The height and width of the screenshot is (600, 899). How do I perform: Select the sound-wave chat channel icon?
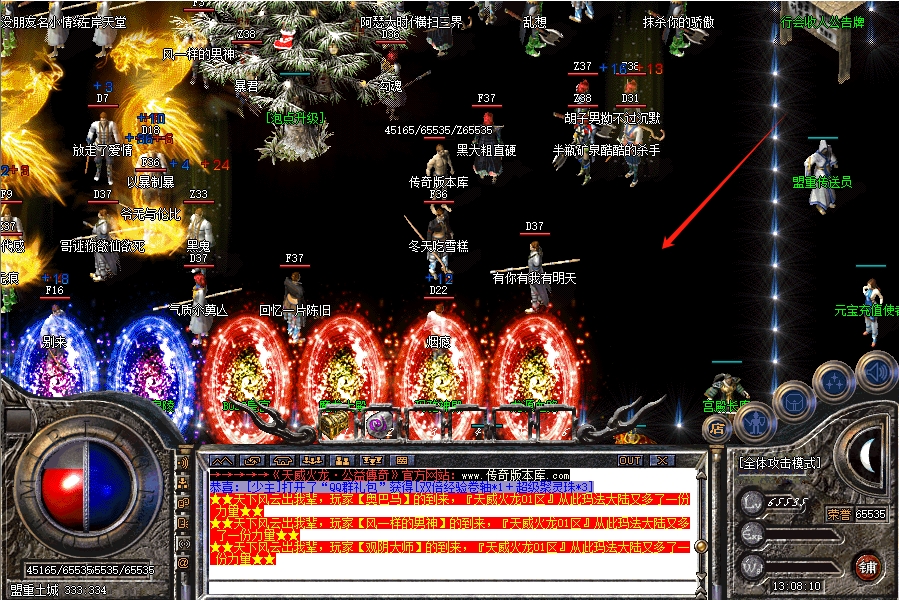(183, 464)
